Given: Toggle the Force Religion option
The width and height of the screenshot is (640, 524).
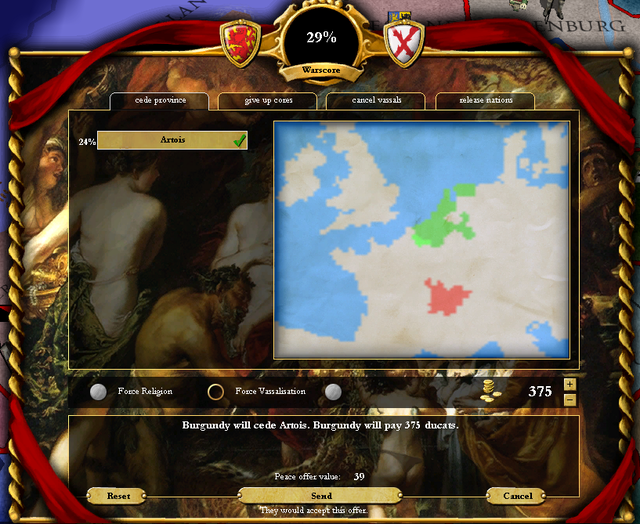Looking at the screenshot, I should pyautogui.click(x=98, y=392).
